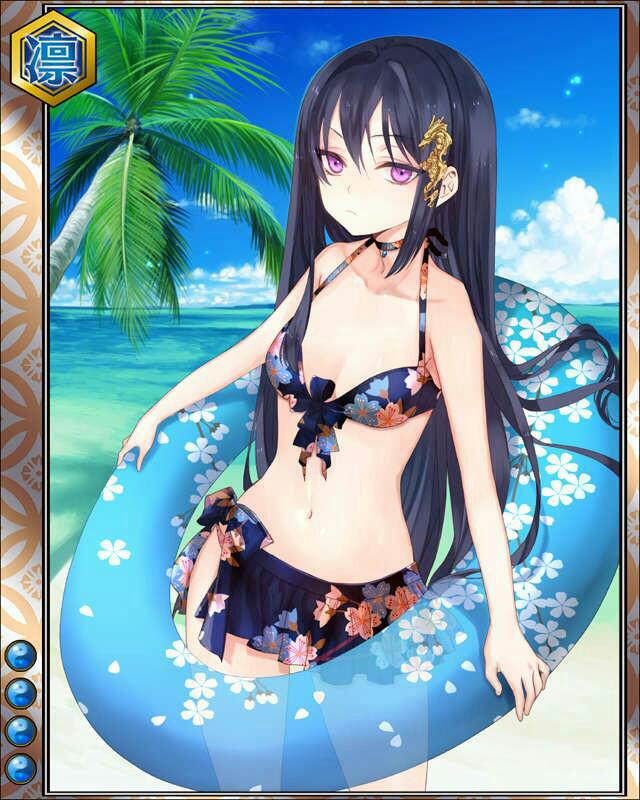
Task: Click the hexagonal 凛 attribute badge
Action: (x=54, y=57)
